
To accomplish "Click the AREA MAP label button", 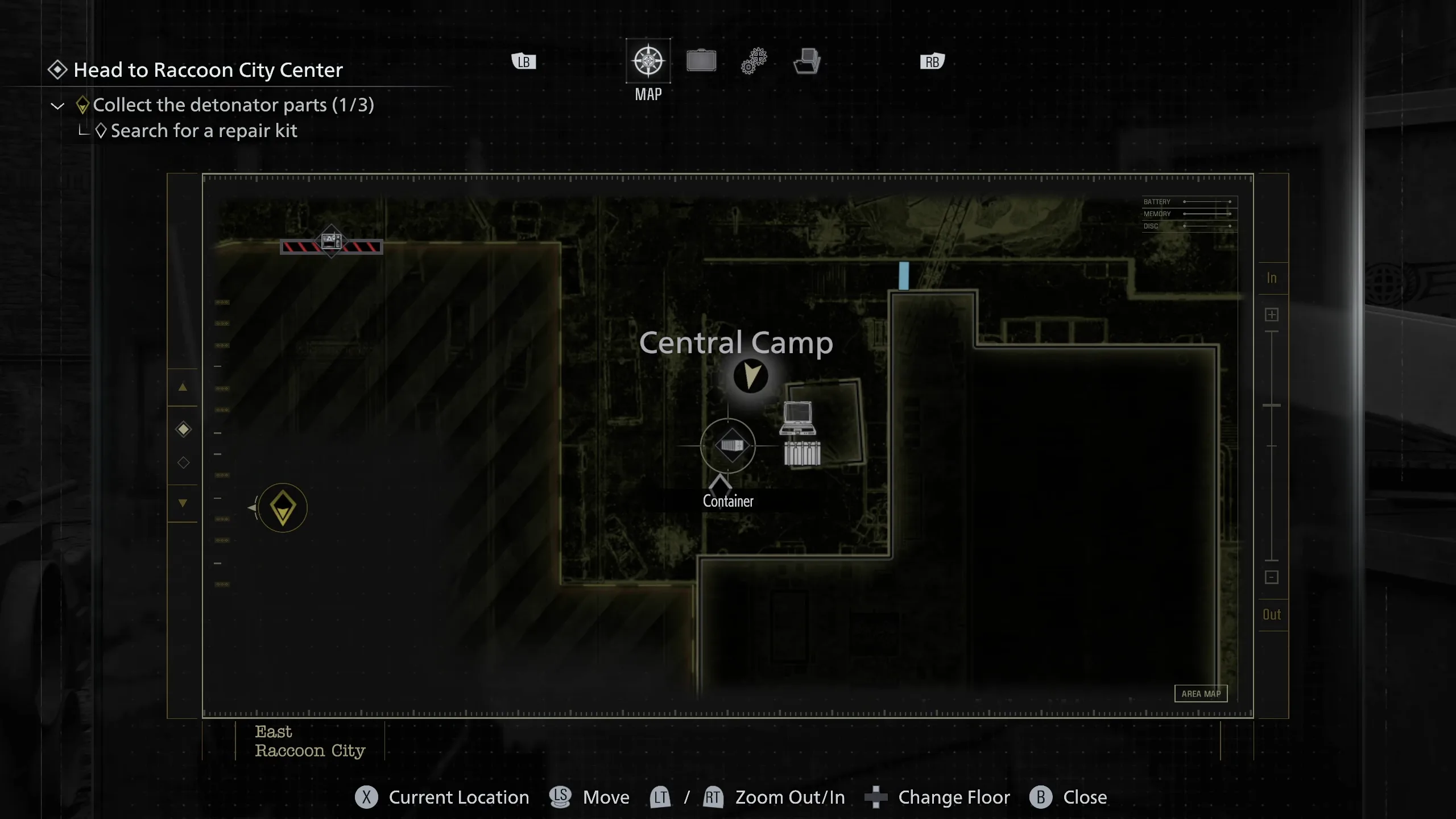I will pyautogui.click(x=1201, y=693).
